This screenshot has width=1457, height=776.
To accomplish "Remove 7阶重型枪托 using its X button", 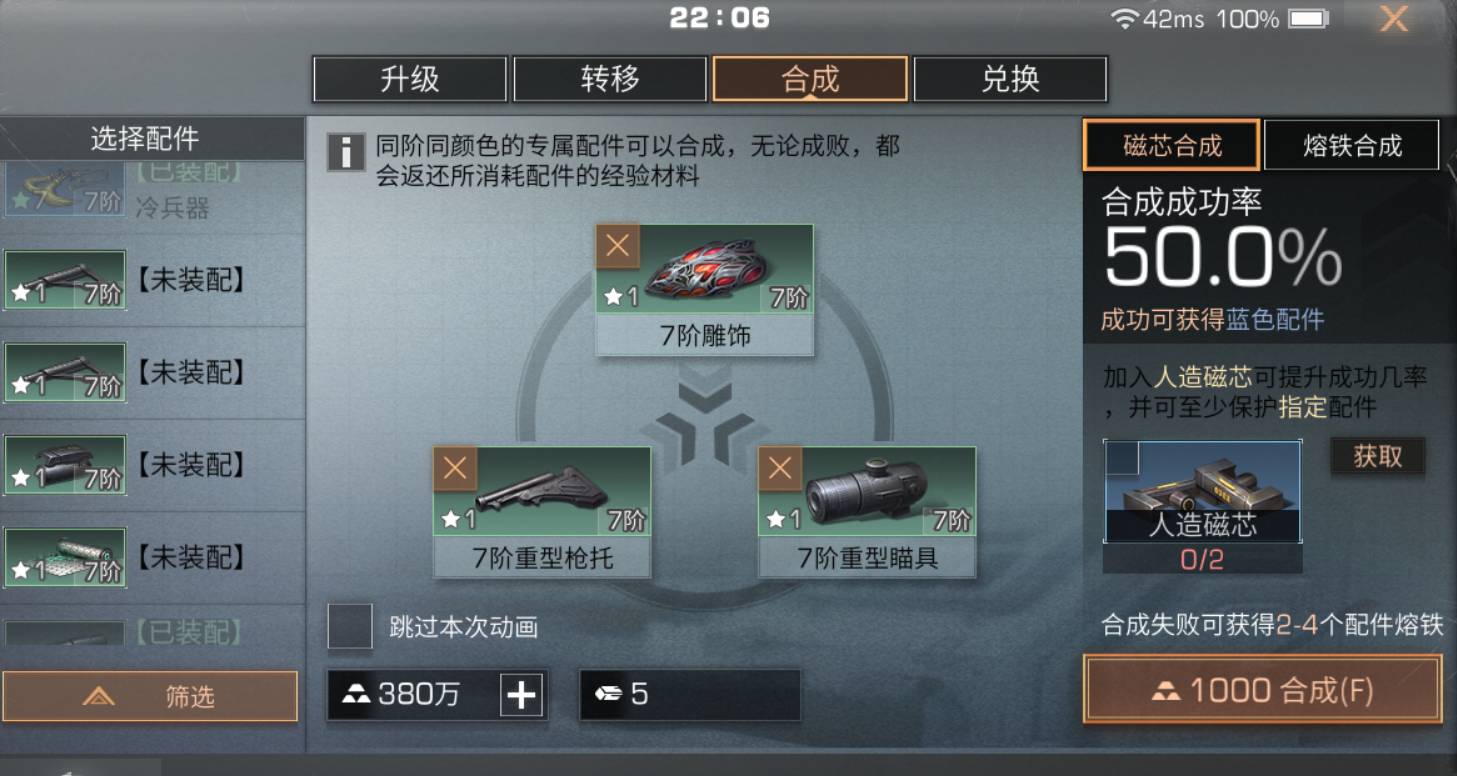I will [455, 467].
